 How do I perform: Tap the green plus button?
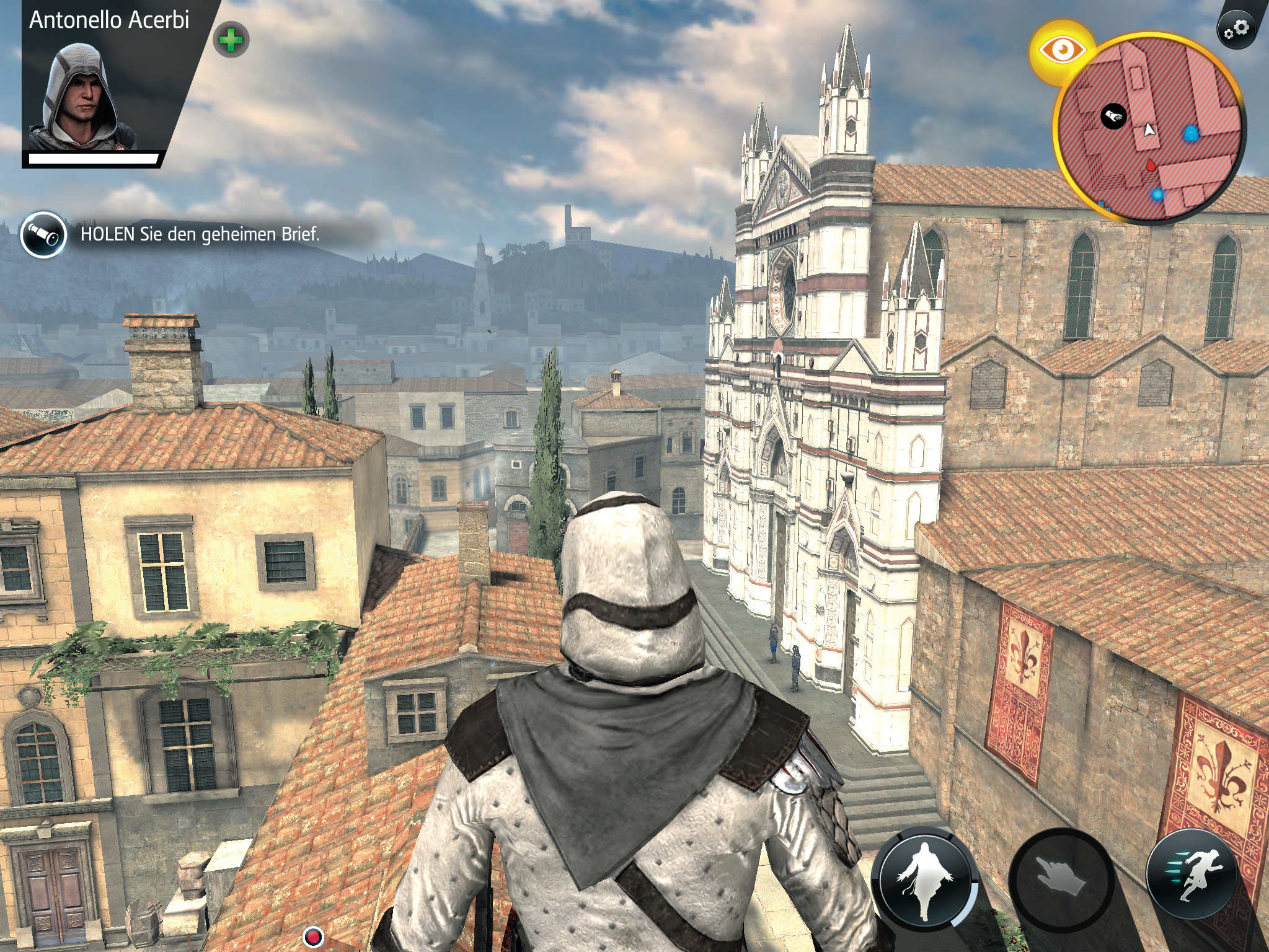tap(231, 41)
